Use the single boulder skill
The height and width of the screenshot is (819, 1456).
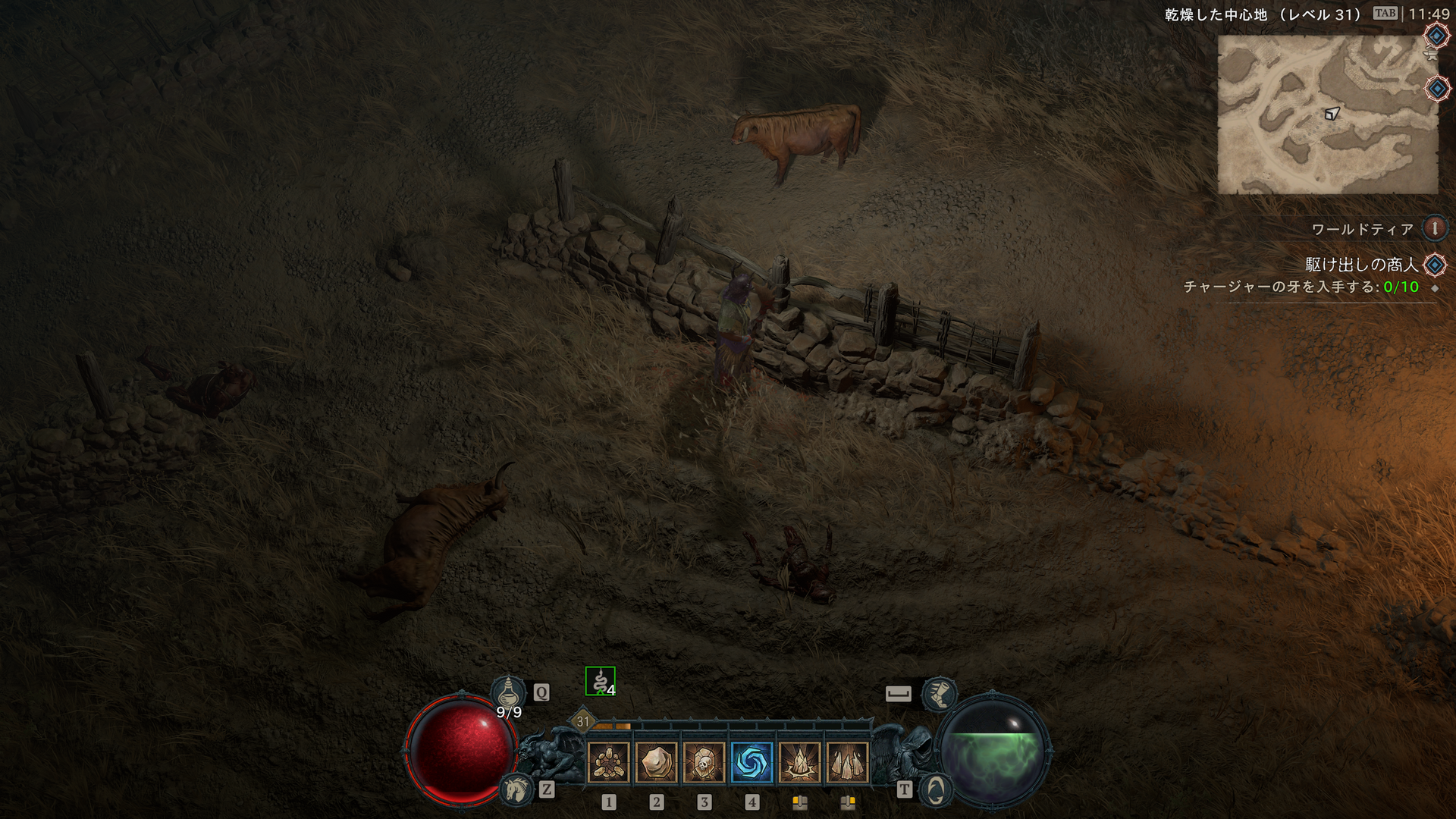pos(656,762)
